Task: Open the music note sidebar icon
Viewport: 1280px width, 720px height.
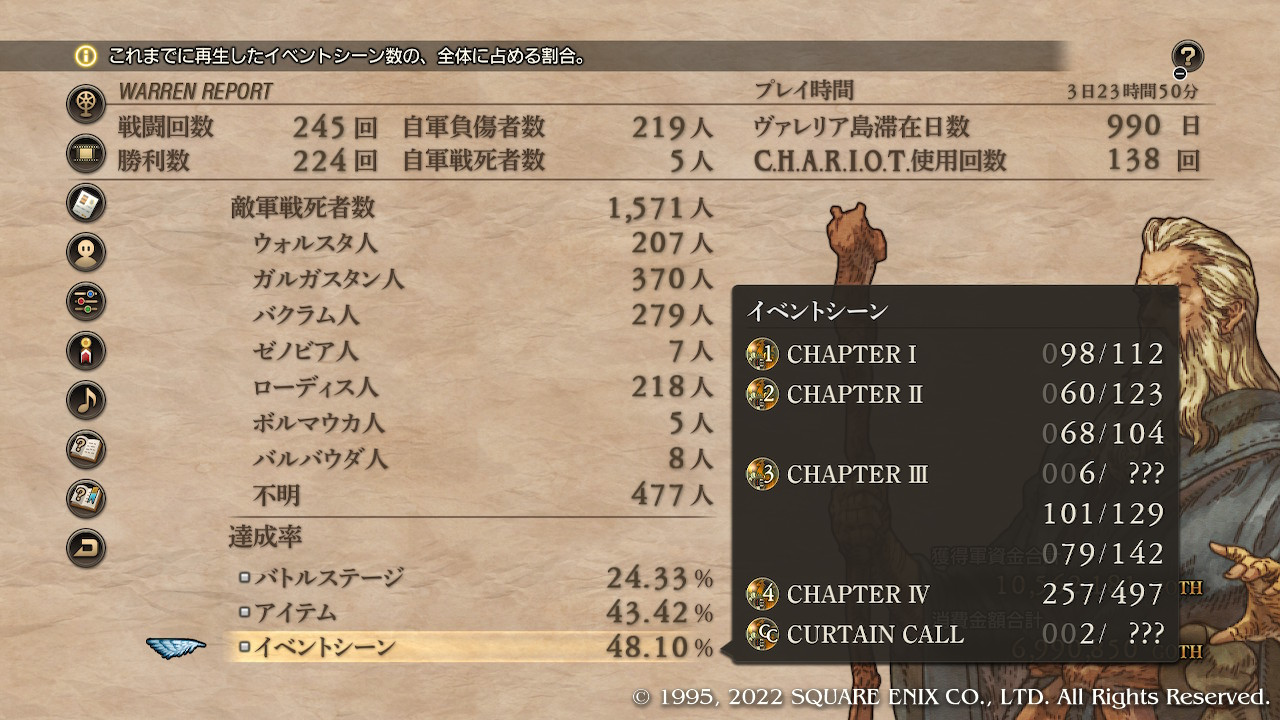Action: 87,400
